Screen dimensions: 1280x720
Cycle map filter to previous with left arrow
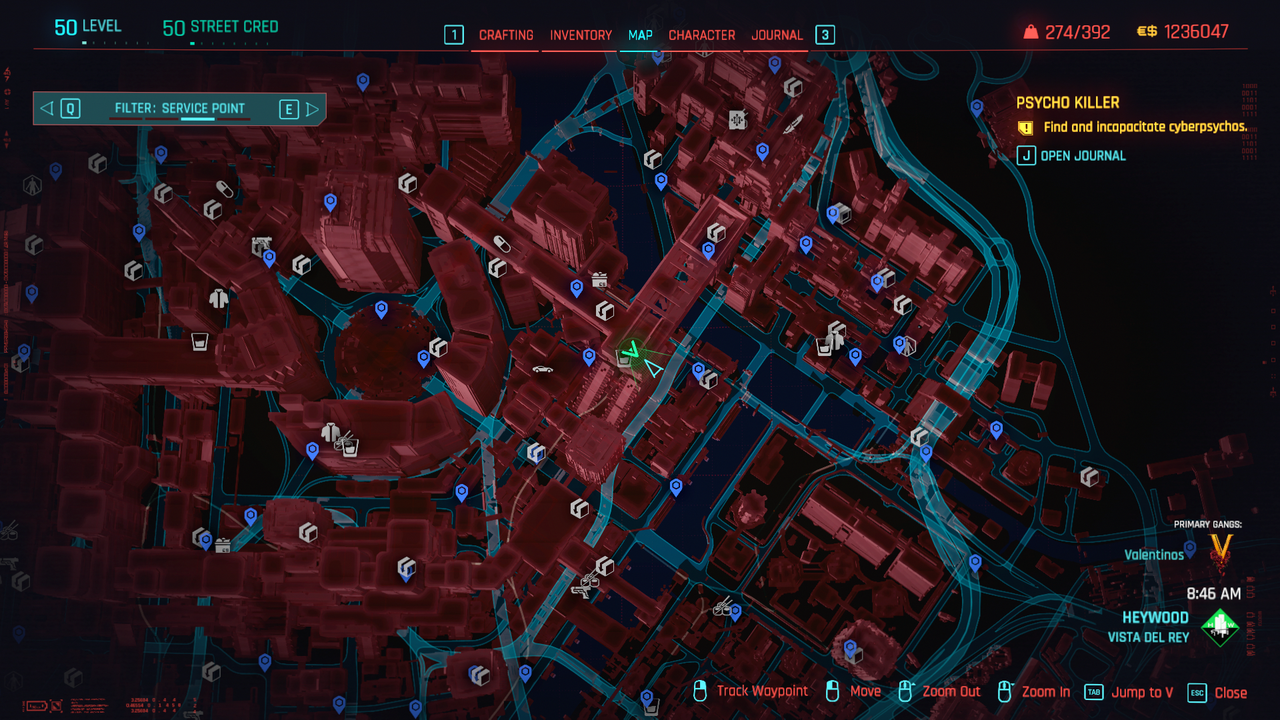pyautogui.click(x=47, y=108)
